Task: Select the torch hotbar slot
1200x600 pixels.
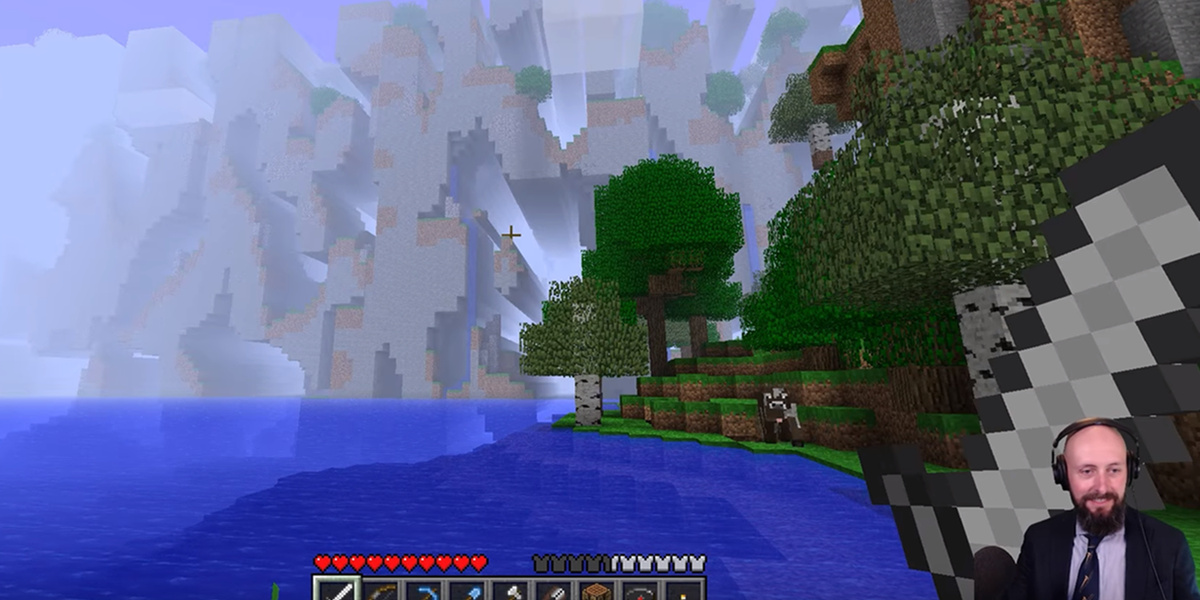Action: 686,591
